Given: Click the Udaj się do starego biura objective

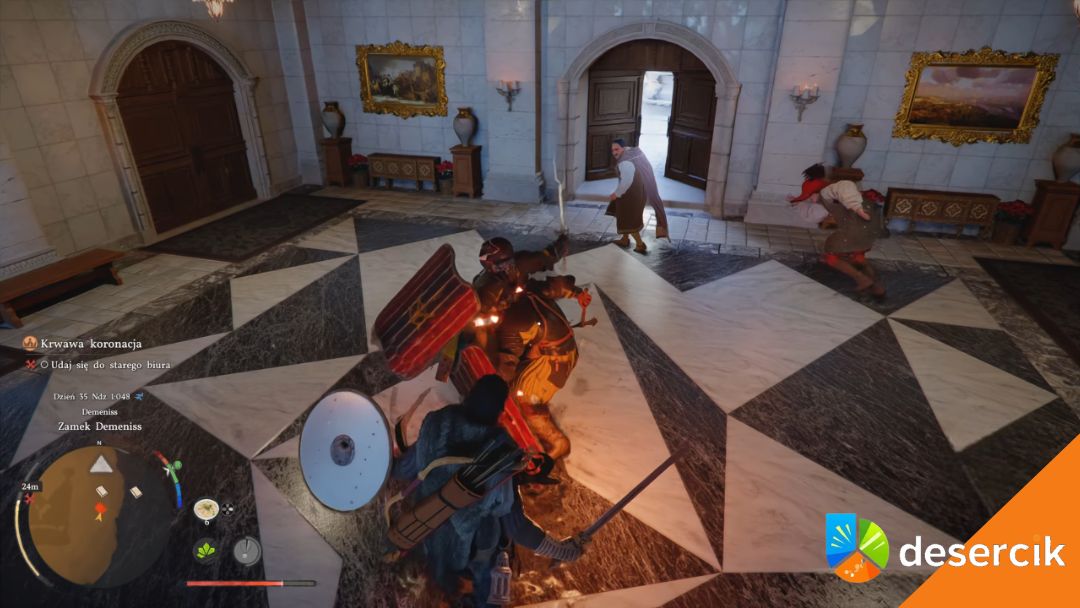Looking at the screenshot, I should (103, 365).
